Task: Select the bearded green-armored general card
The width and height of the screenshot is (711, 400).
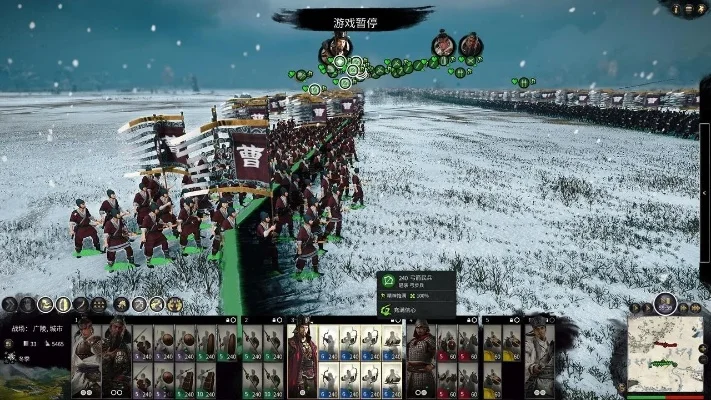Action: pos(117,356)
